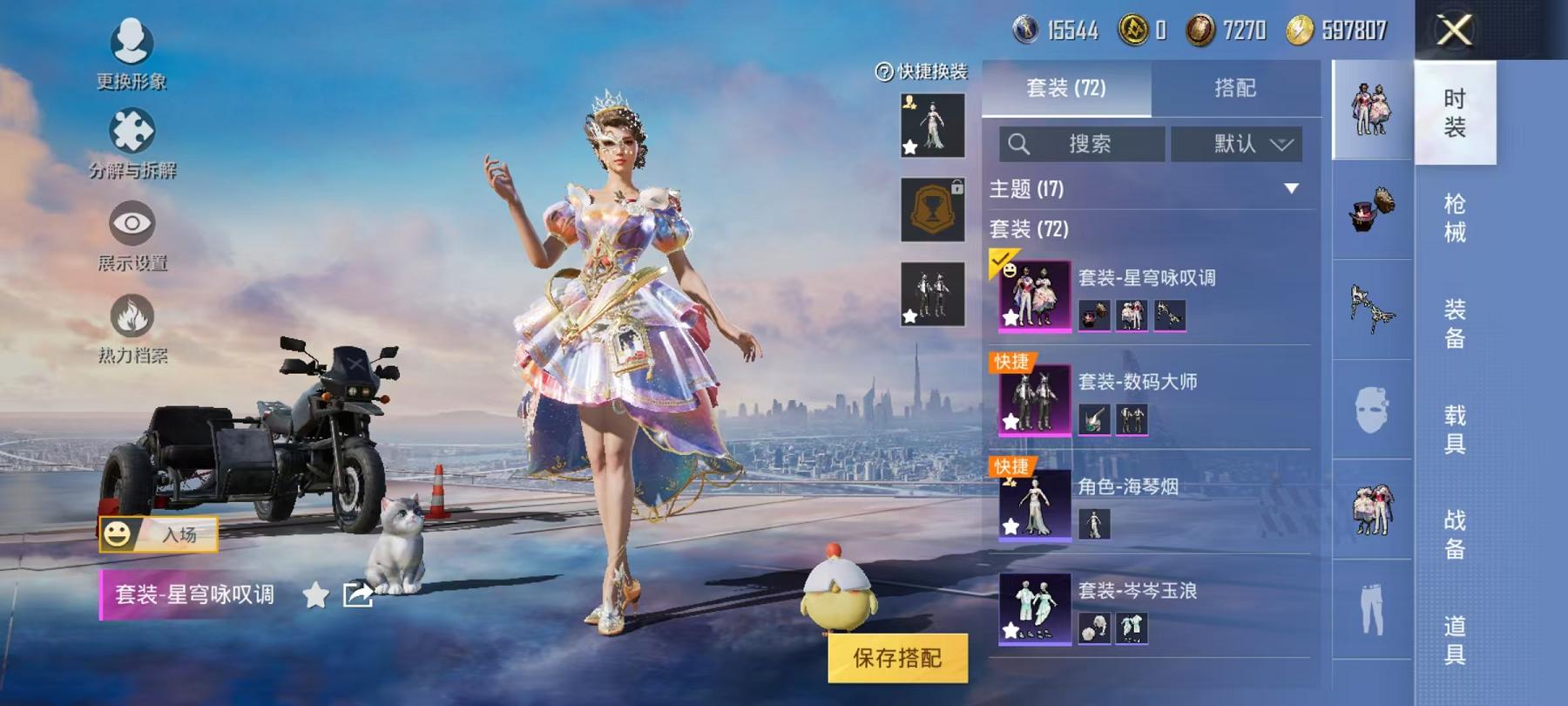Open 热力档案 flame icon
1568x706 pixels.
132,326
